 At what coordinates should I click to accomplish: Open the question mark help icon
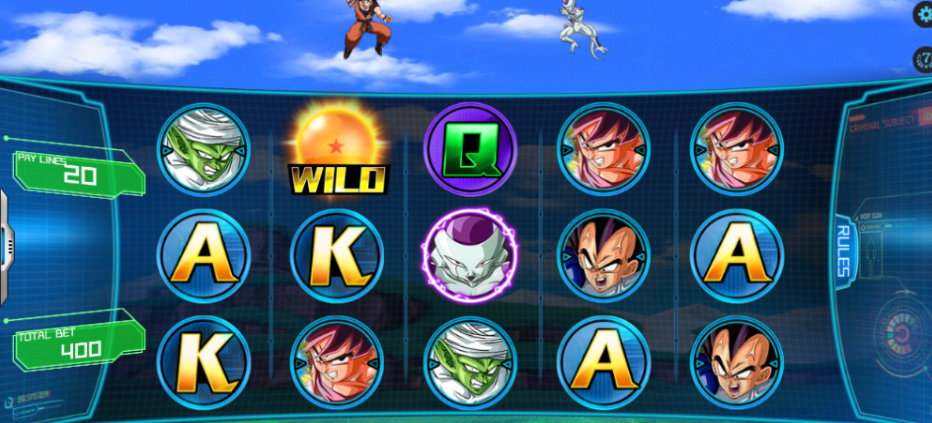pyautogui.click(x=924, y=59)
